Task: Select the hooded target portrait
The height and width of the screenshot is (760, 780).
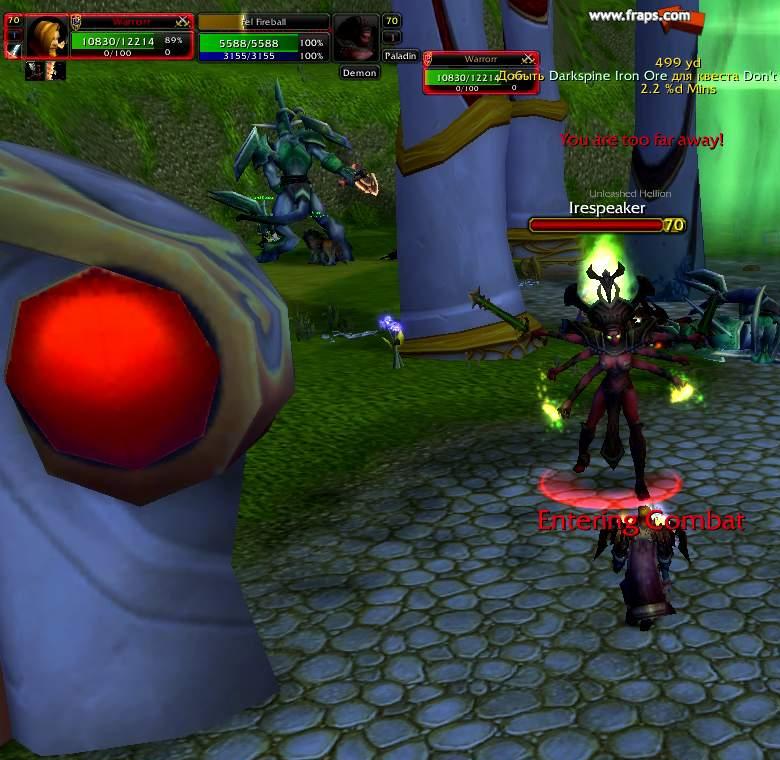Action: click(x=355, y=38)
